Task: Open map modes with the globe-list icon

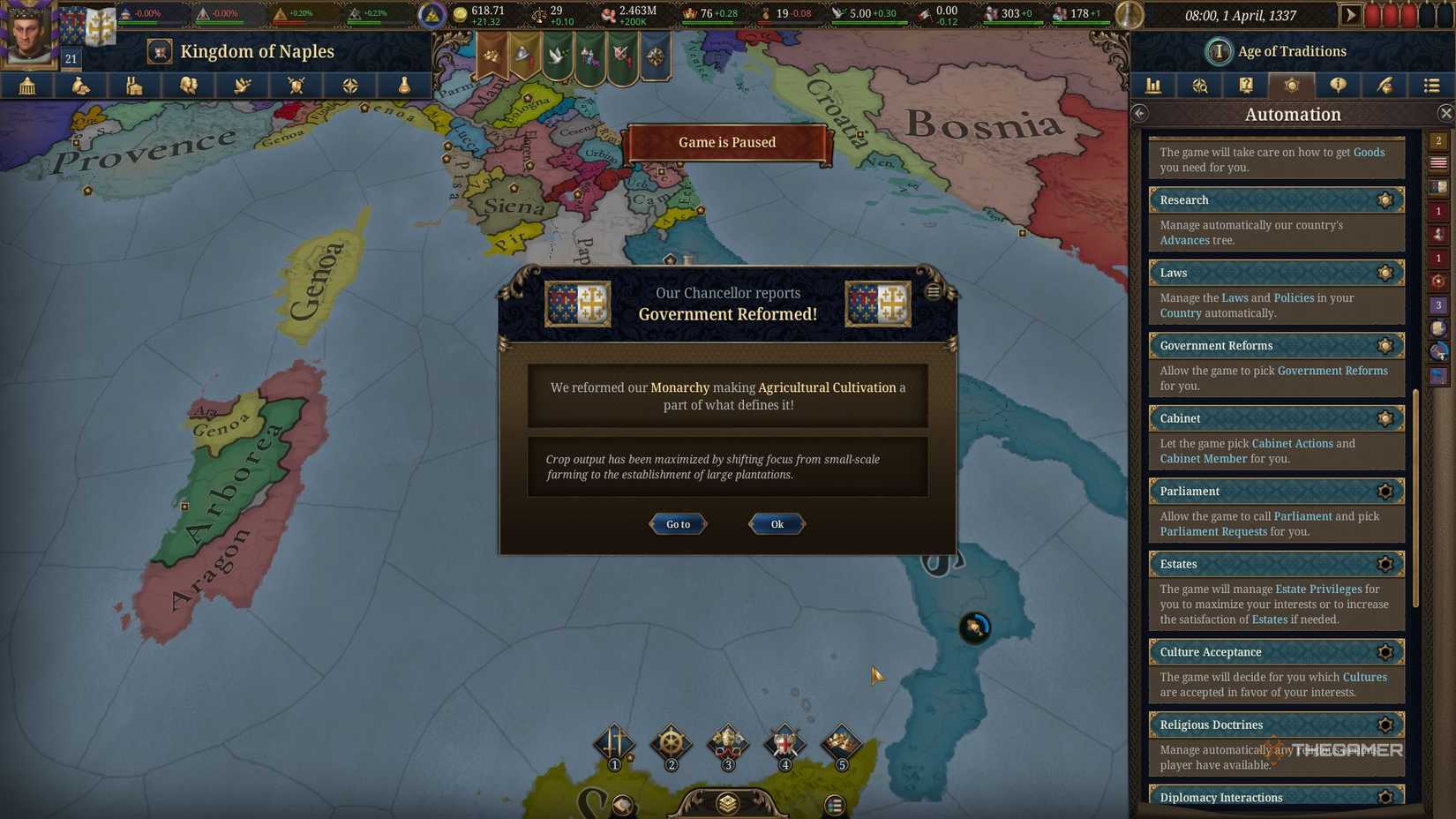Action: pos(1430,86)
